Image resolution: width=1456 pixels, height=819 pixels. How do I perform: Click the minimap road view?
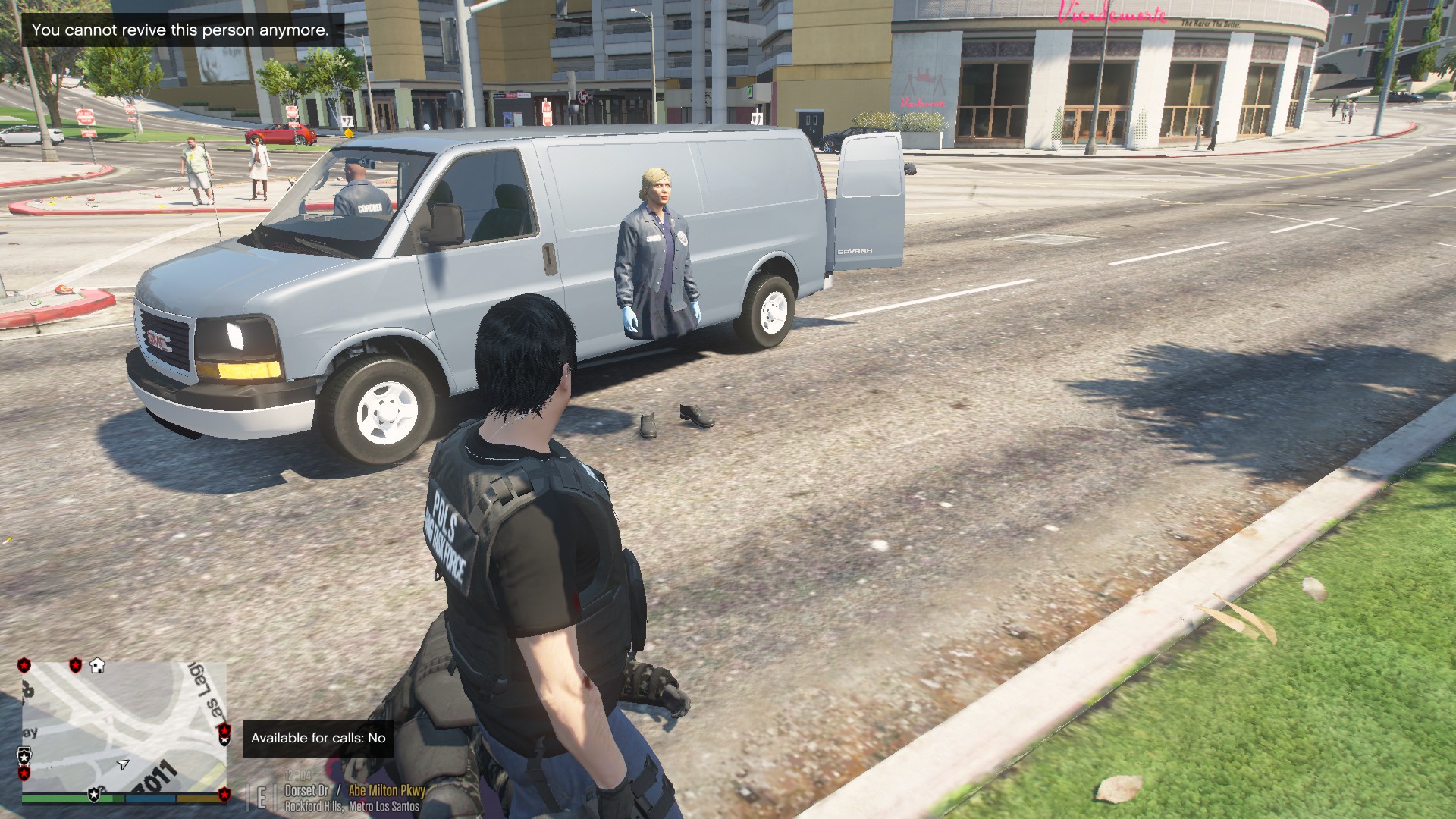(x=124, y=726)
